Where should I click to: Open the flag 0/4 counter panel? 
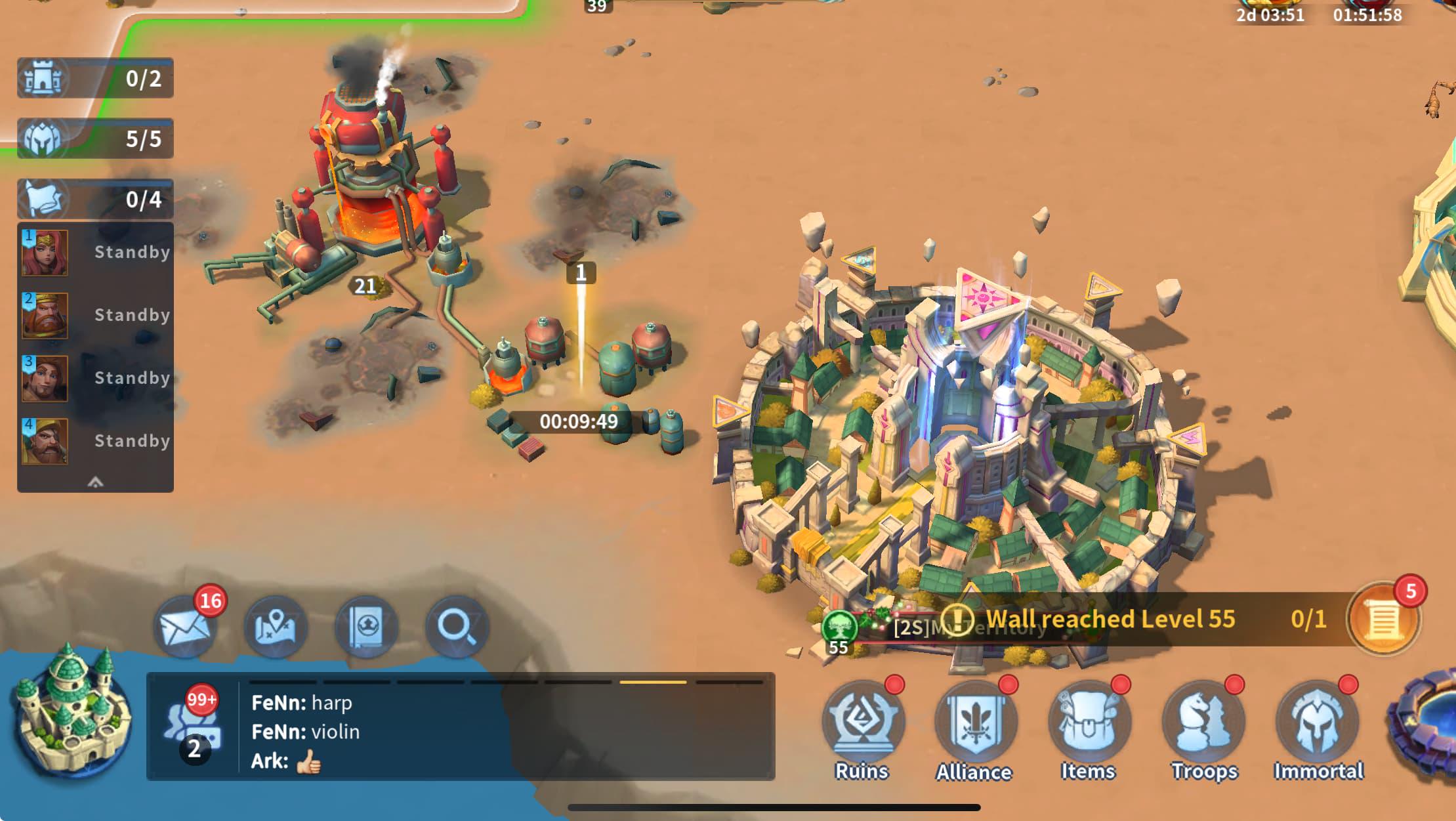pos(95,199)
